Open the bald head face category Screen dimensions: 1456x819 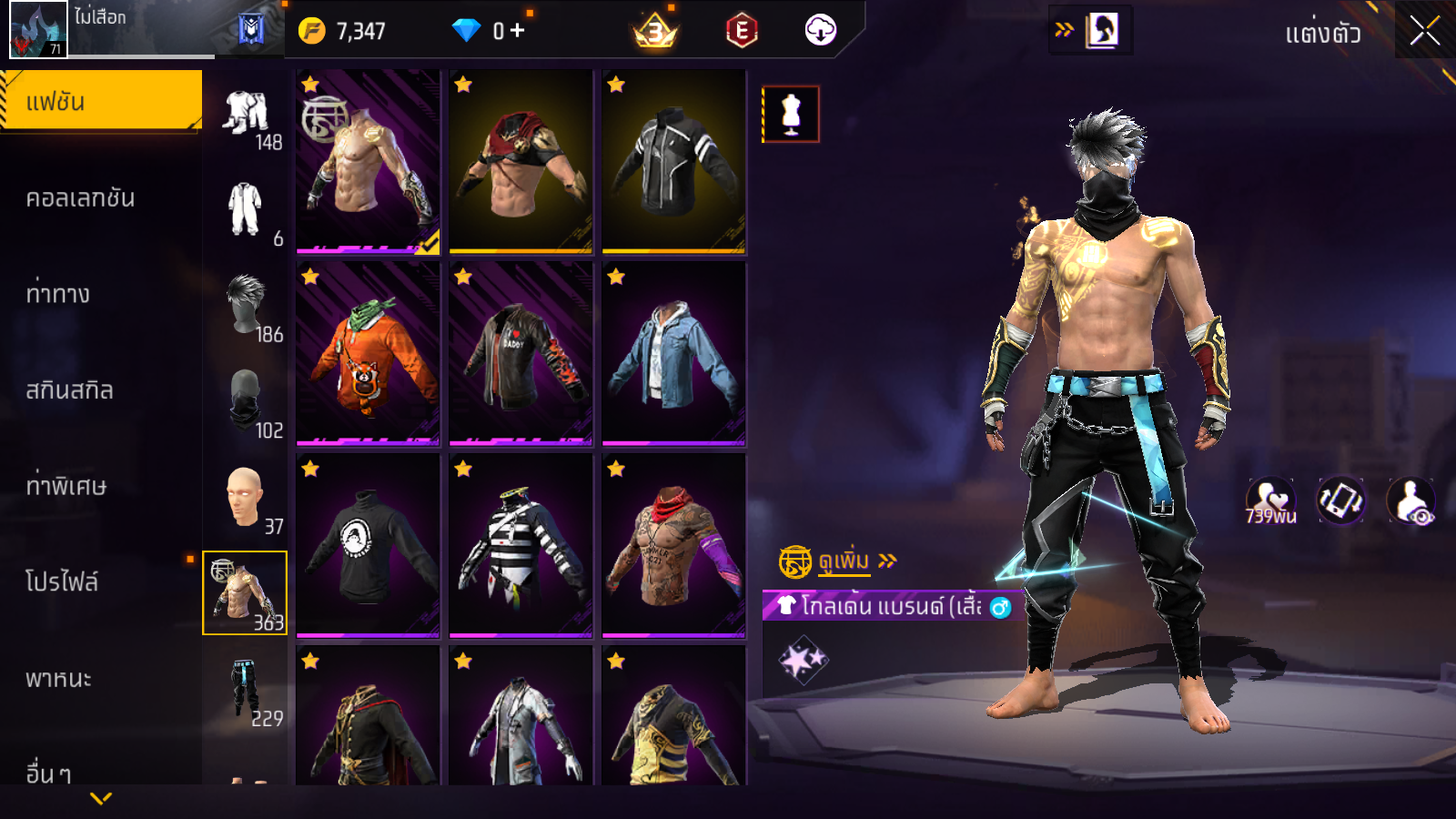pyautogui.click(x=246, y=497)
